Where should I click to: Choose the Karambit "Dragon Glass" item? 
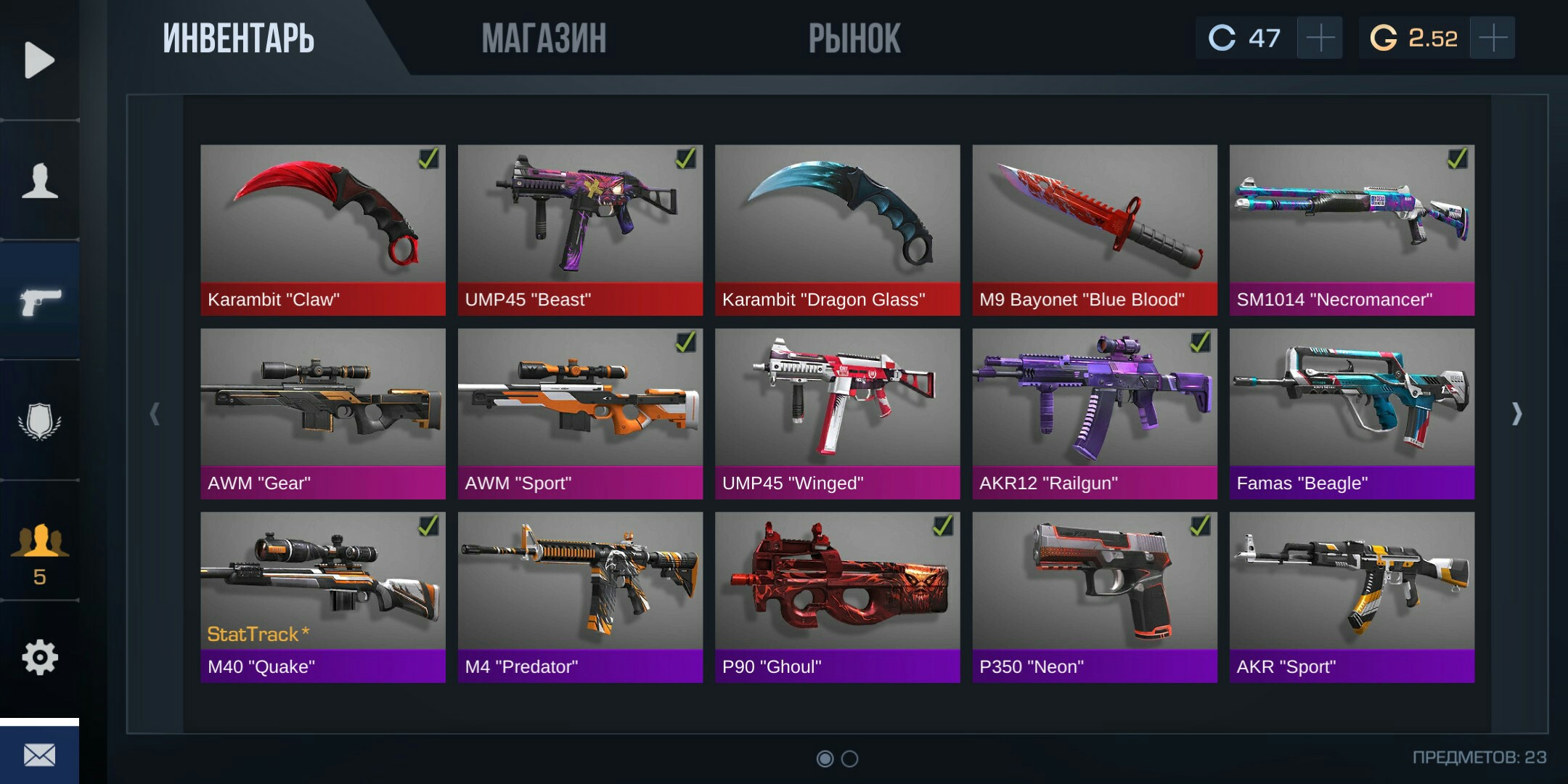click(837, 229)
